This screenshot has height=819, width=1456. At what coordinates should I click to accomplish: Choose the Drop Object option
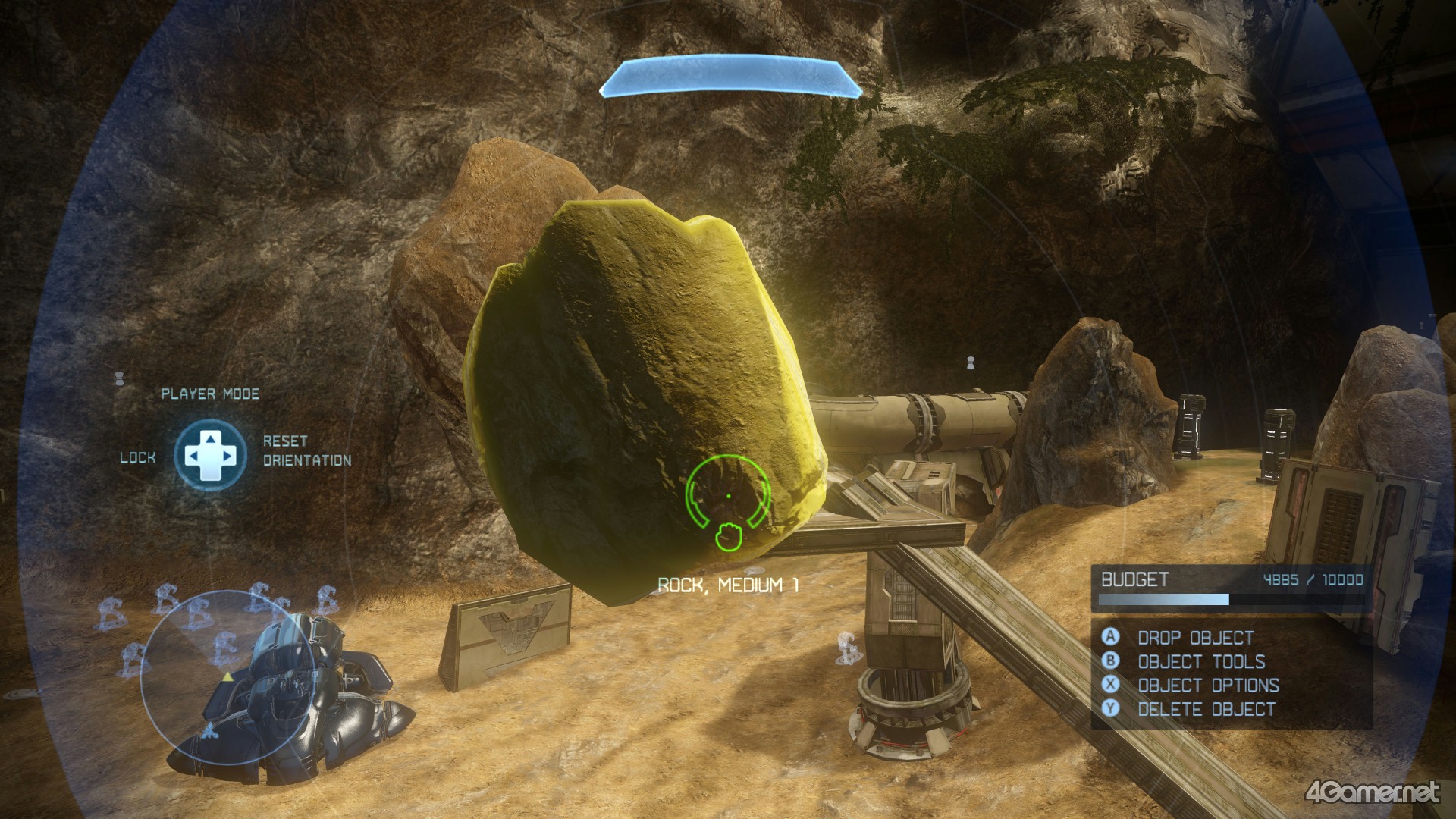tap(1194, 638)
